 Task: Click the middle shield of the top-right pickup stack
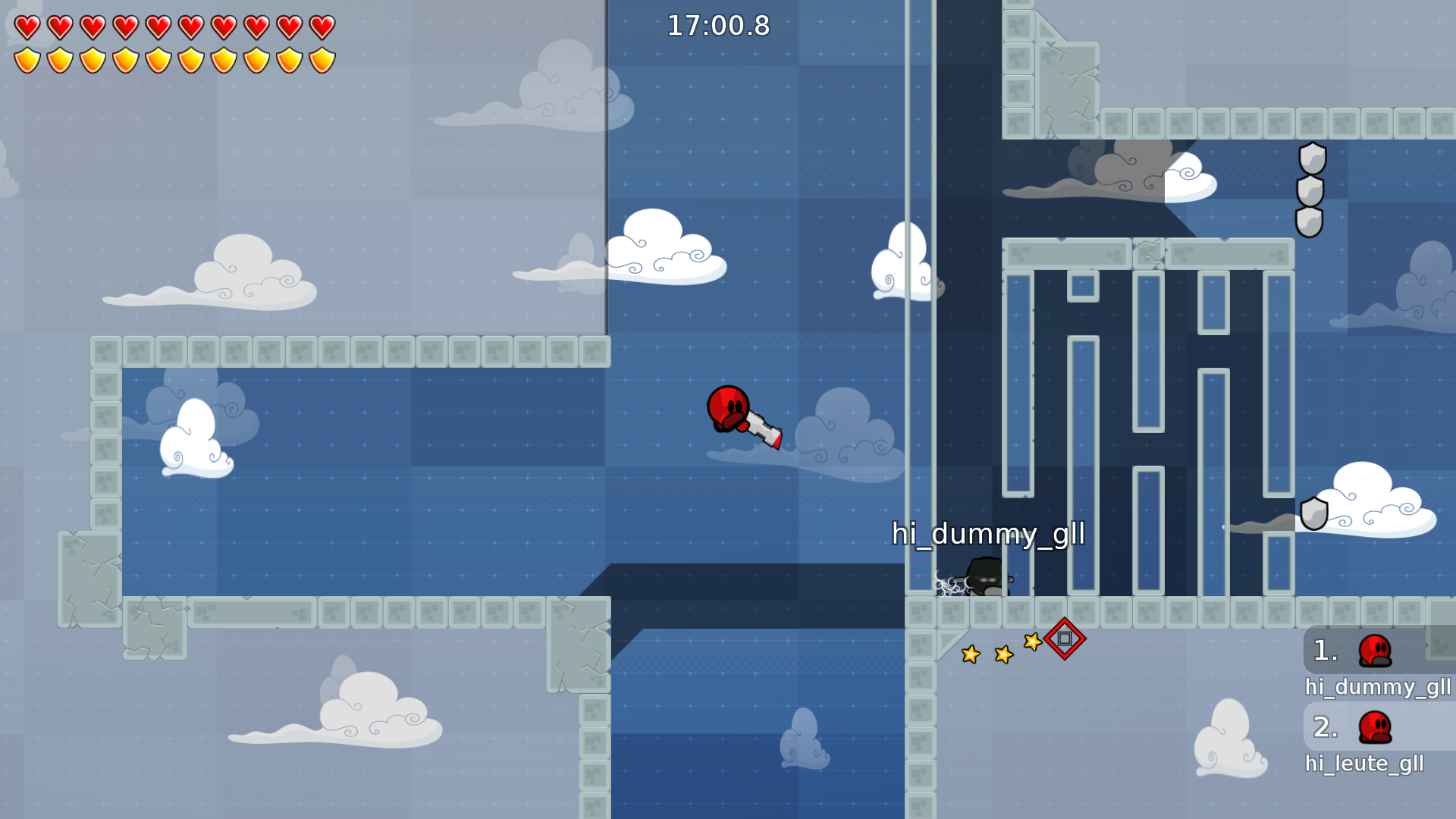tap(1309, 193)
